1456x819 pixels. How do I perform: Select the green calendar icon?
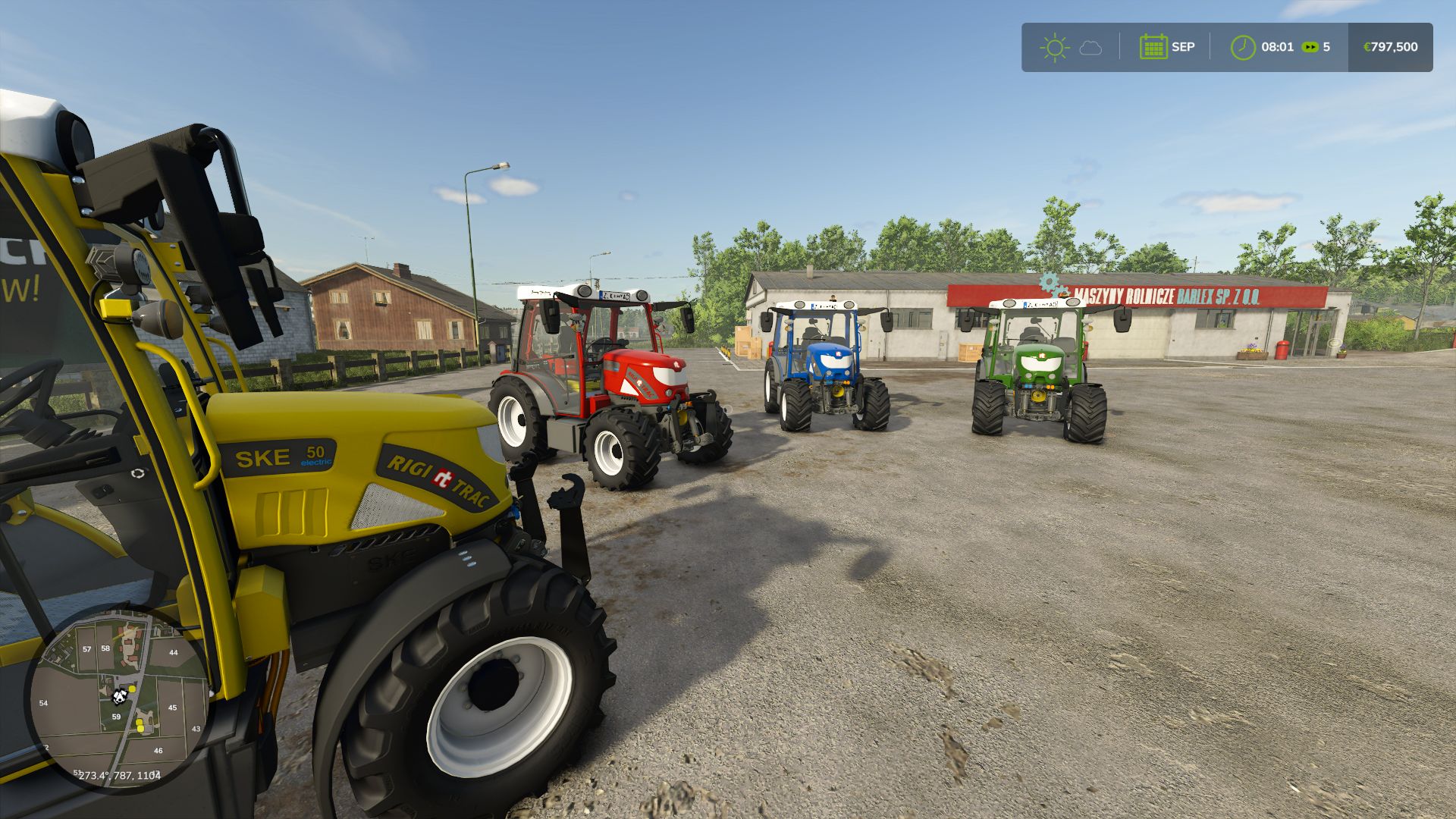(1153, 47)
